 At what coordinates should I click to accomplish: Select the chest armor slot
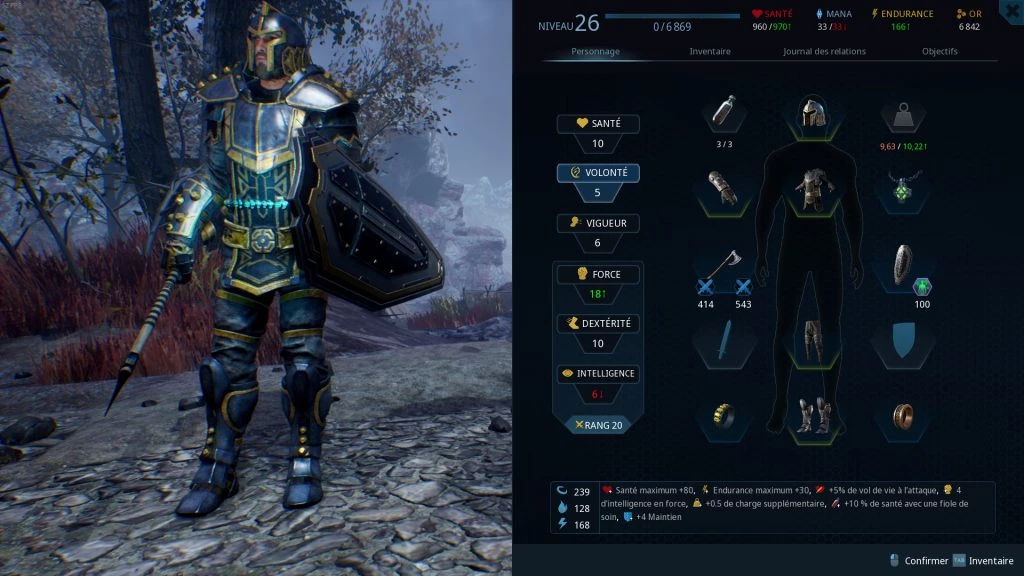pyautogui.click(x=810, y=187)
